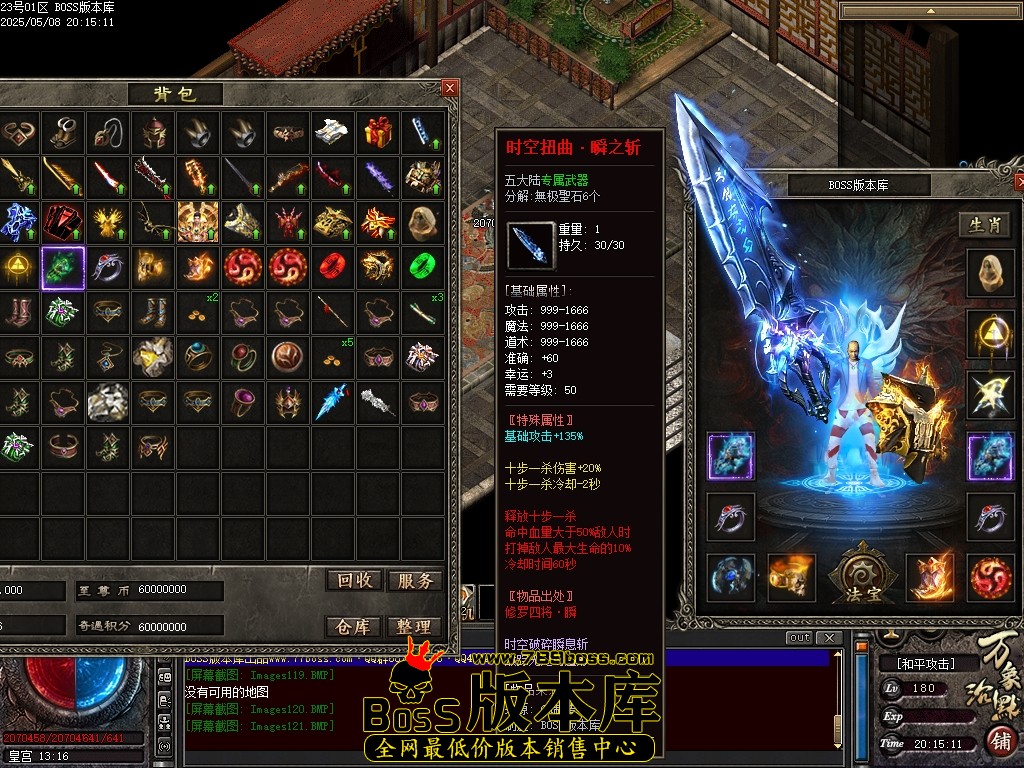The width and height of the screenshot is (1024, 768).
Task: Open the 仓库 warehouse
Action: tap(354, 627)
